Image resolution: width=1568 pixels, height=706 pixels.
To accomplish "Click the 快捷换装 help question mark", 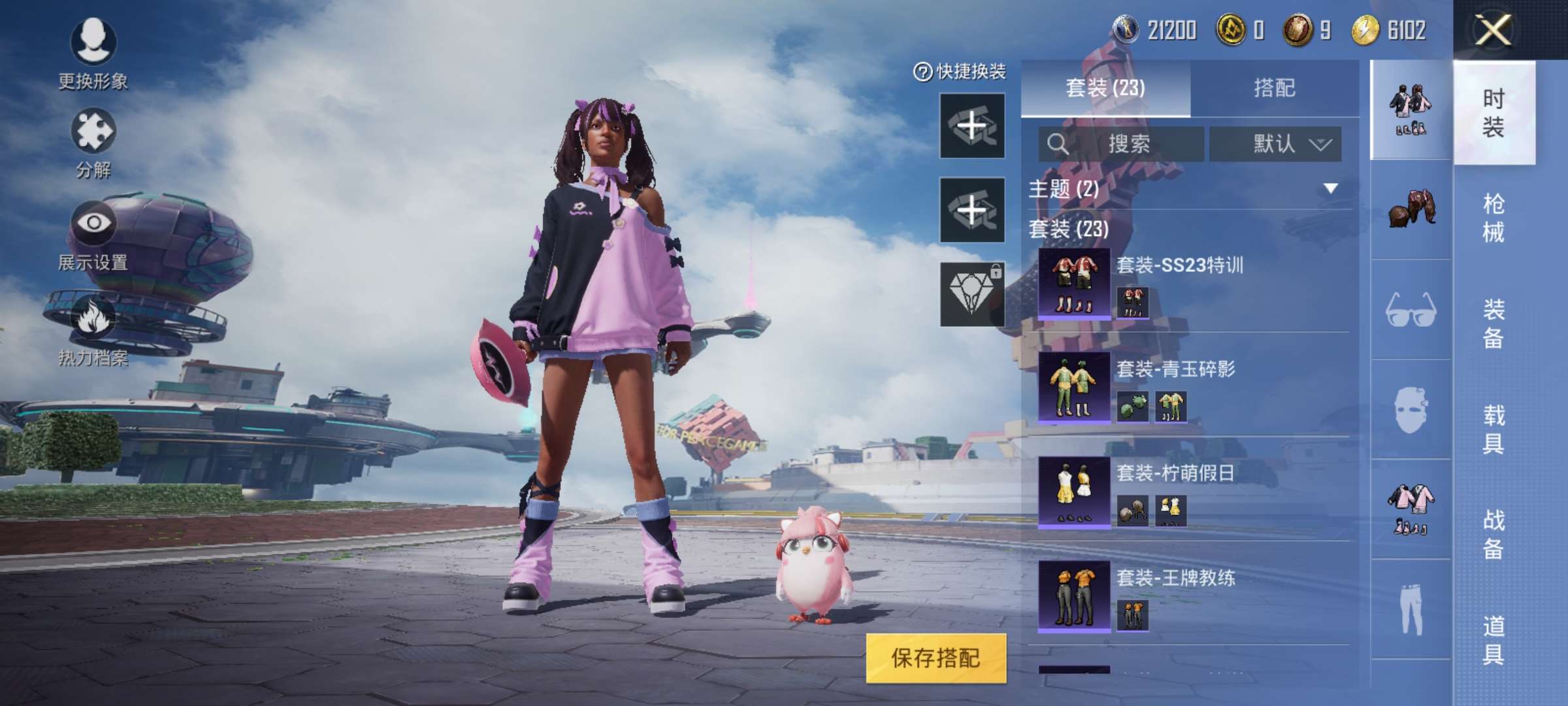I will [923, 72].
